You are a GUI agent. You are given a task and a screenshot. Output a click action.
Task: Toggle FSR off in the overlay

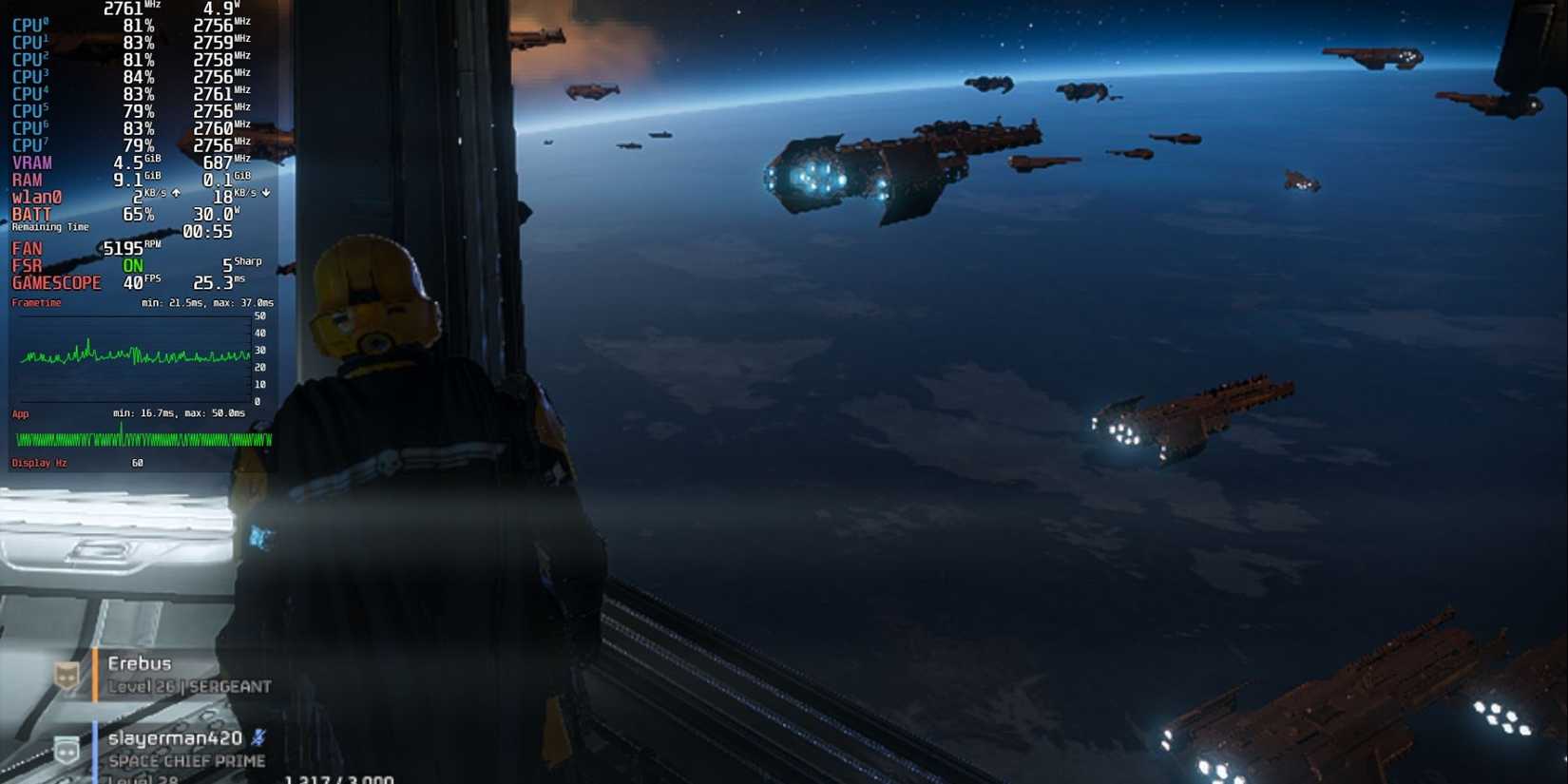pos(133,265)
